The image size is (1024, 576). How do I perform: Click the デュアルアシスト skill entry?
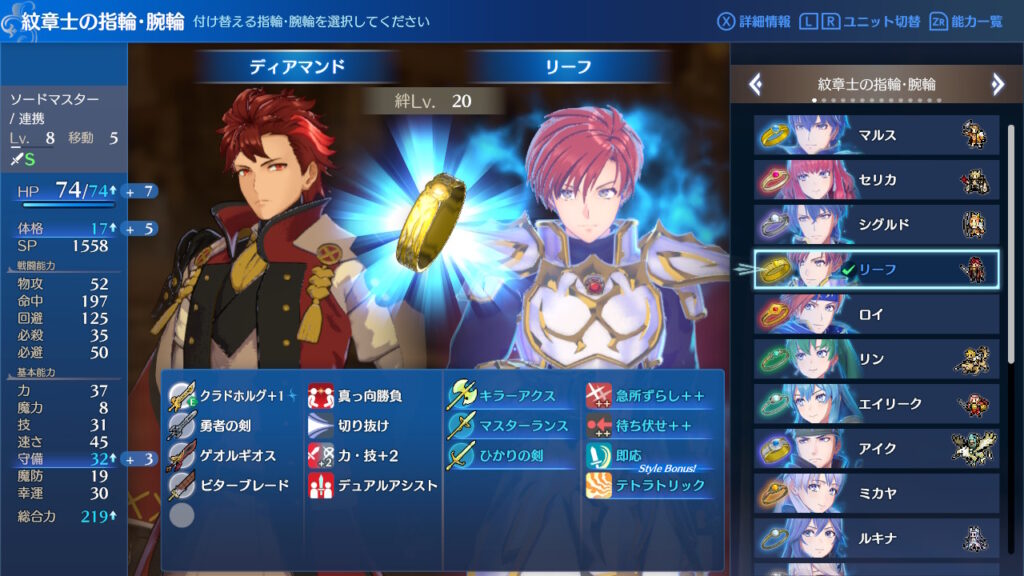(x=372, y=486)
